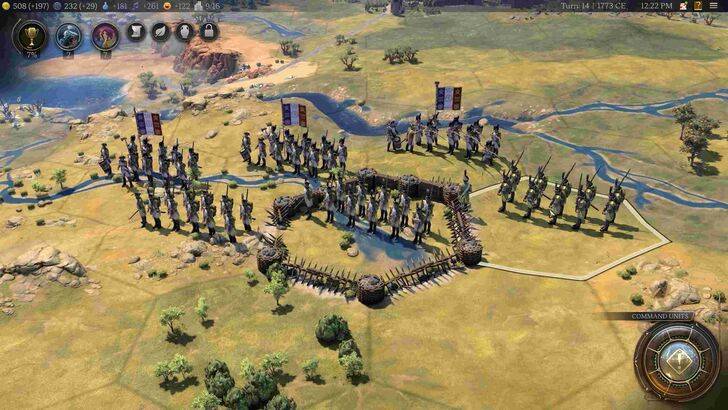Open the trophy victory progress panel
This screenshot has width=728, height=410.
[30, 37]
